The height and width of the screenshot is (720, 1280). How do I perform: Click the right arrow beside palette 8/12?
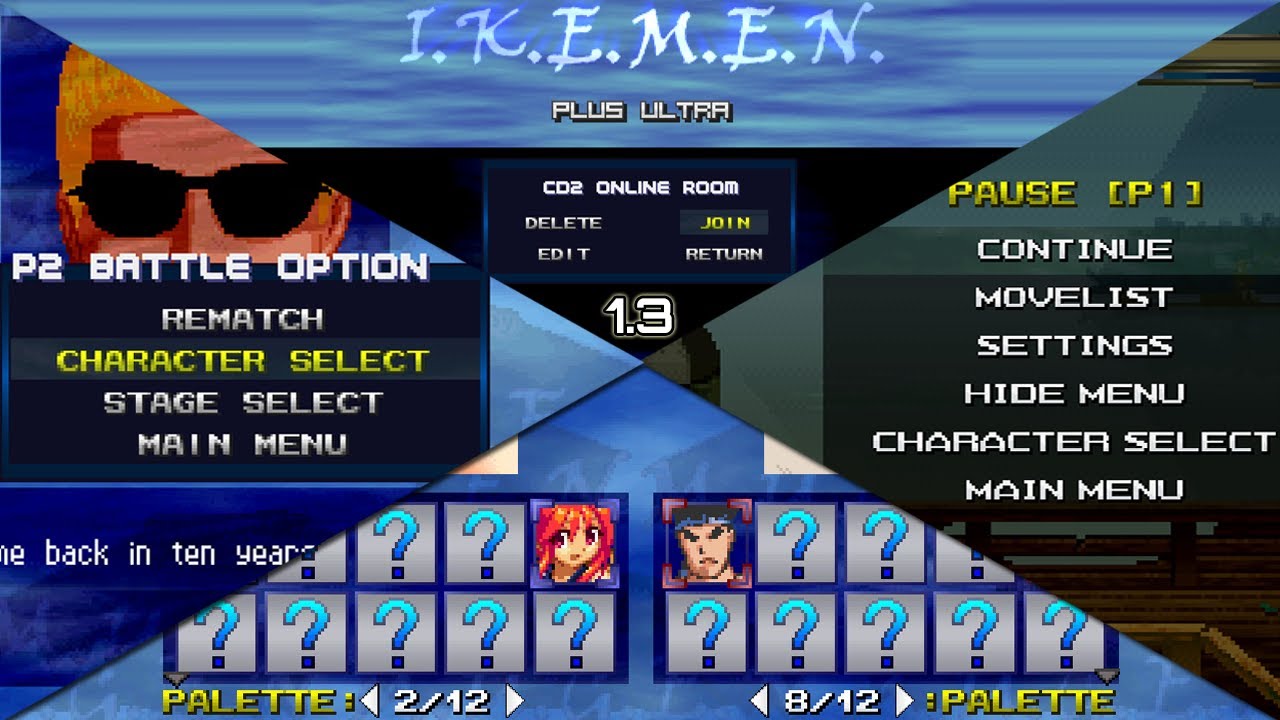pyautogui.click(x=904, y=700)
